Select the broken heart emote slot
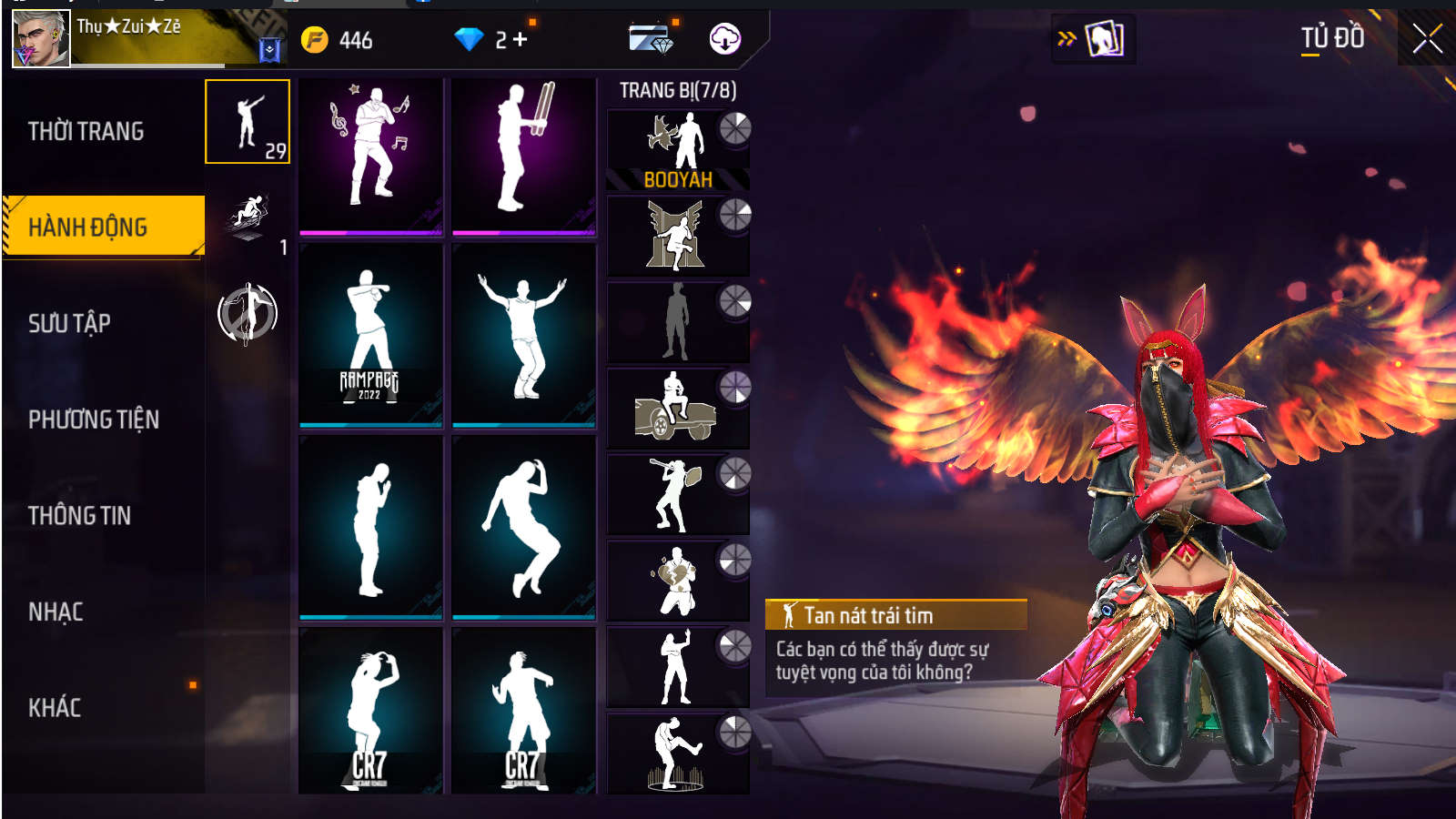Screen dimensions: 1456x819 [677, 581]
